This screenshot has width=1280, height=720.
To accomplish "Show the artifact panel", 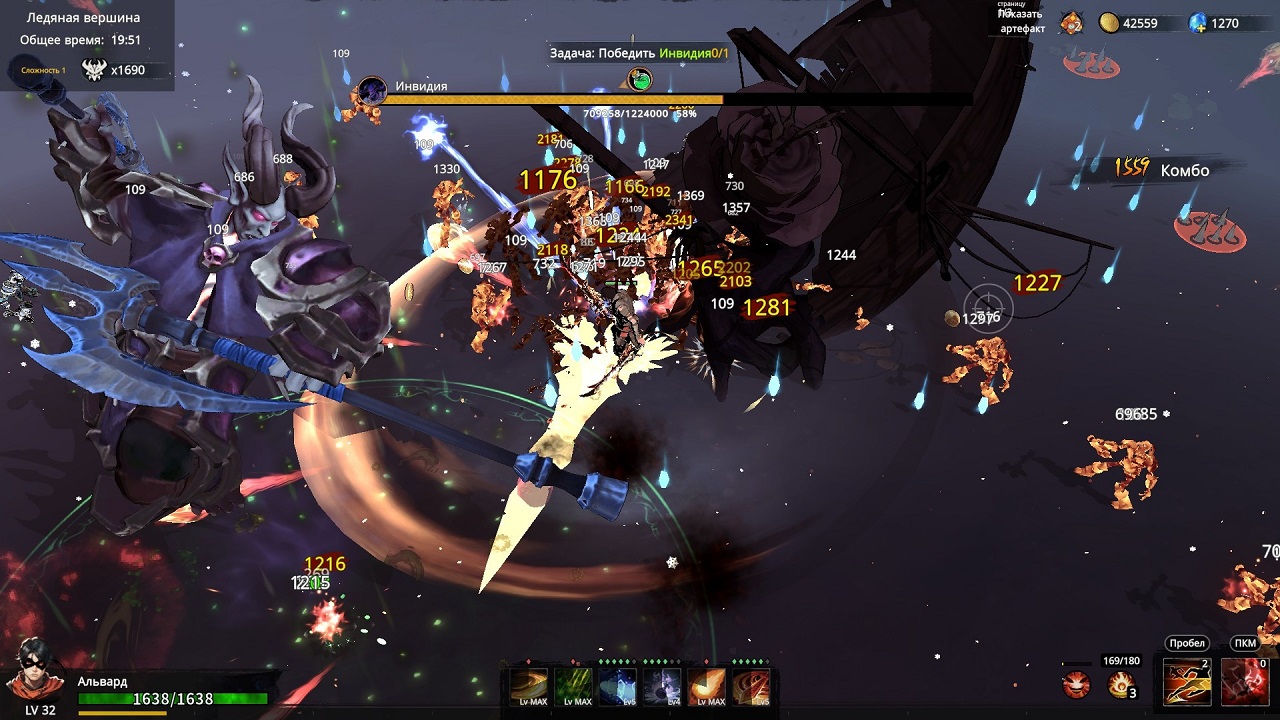I will click(x=1021, y=21).
